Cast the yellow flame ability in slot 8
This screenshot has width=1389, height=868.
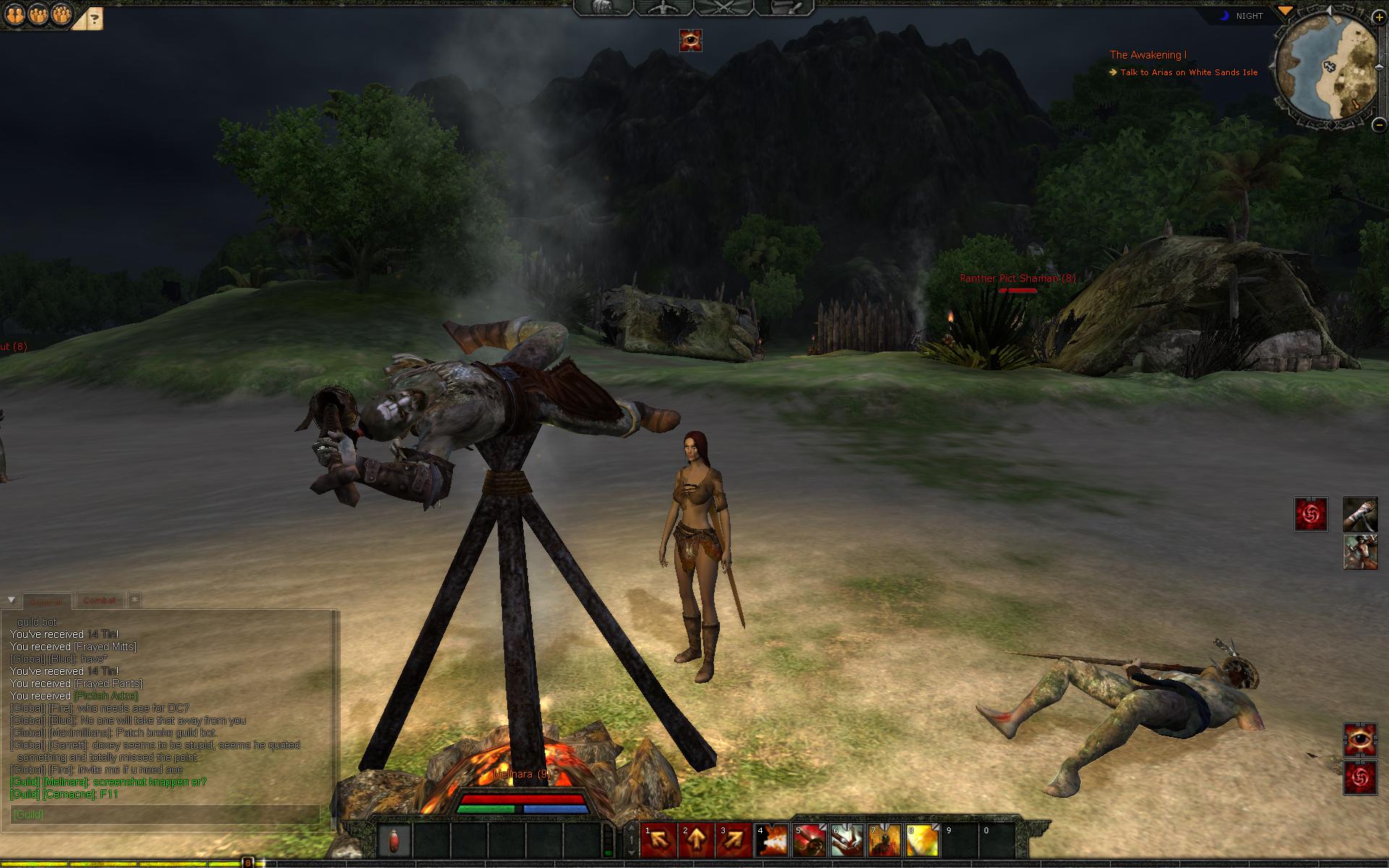click(x=922, y=841)
